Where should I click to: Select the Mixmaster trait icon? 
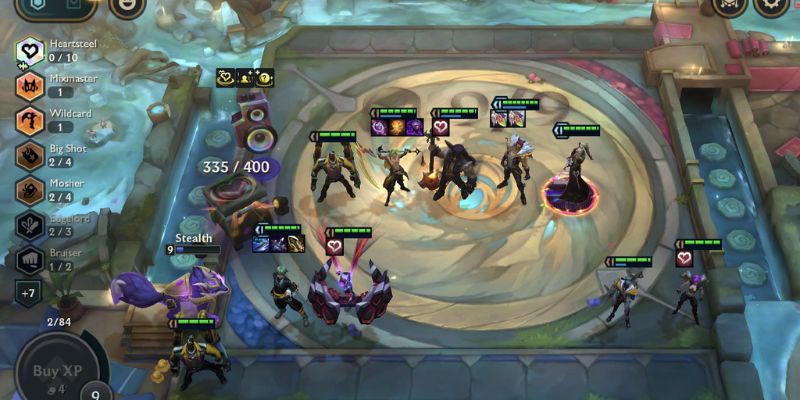[x=29, y=85]
